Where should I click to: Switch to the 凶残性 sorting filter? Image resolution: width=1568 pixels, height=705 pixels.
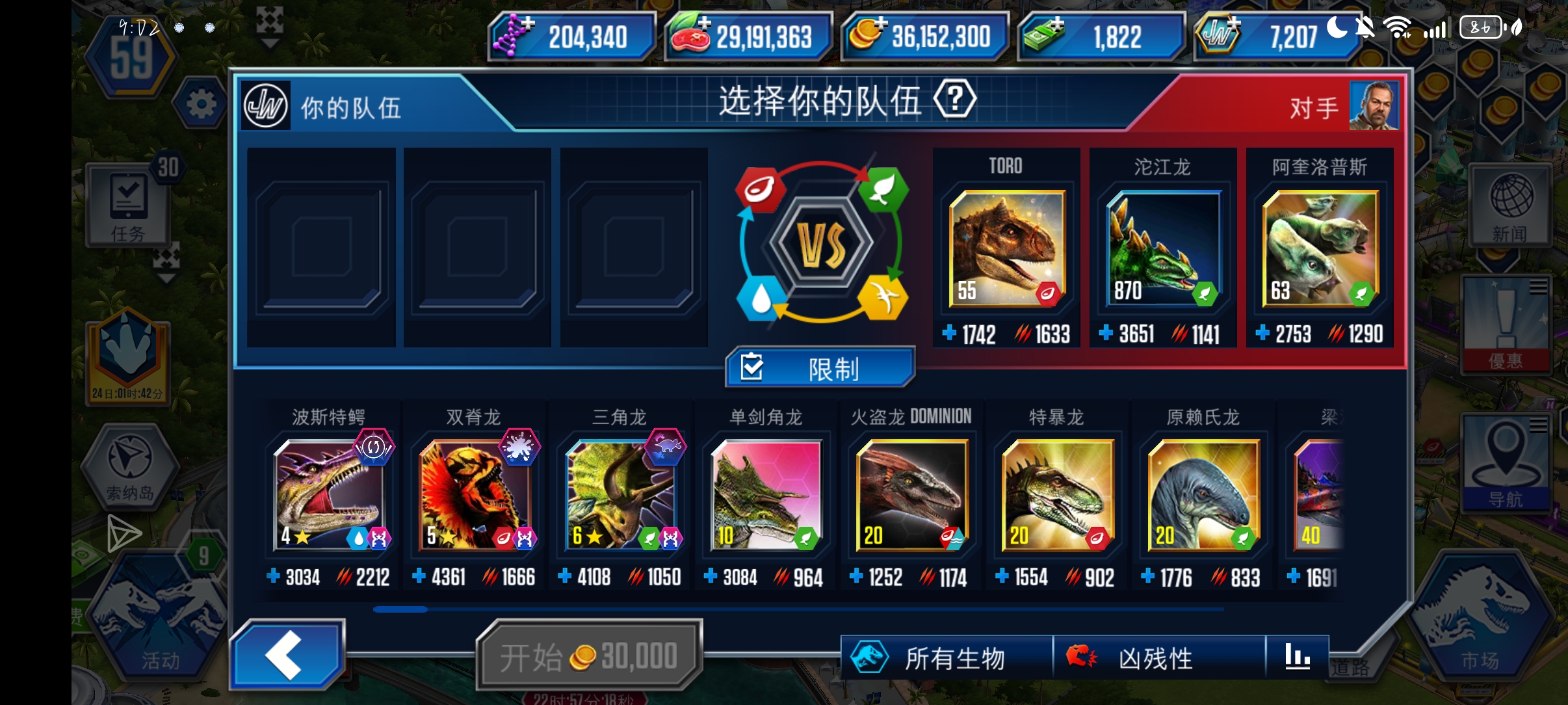pyautogui.click(x=1151, y=658)
